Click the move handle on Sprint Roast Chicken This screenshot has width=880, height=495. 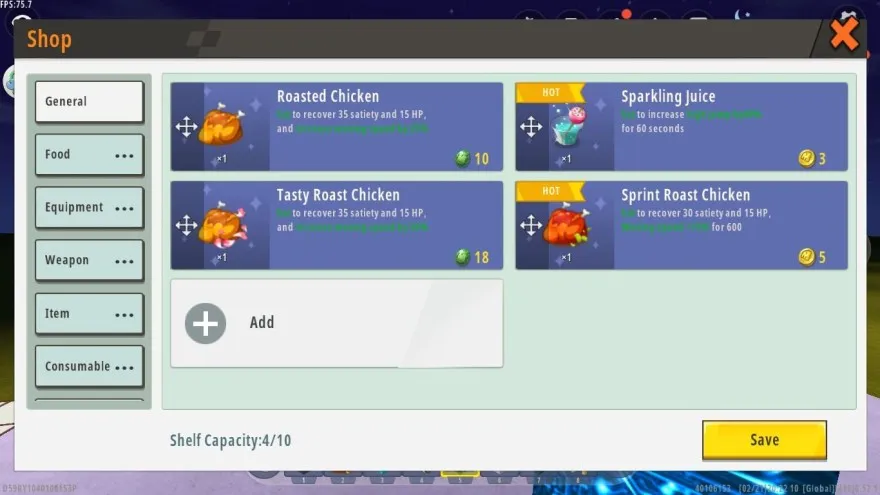click(x=531, y=225)
